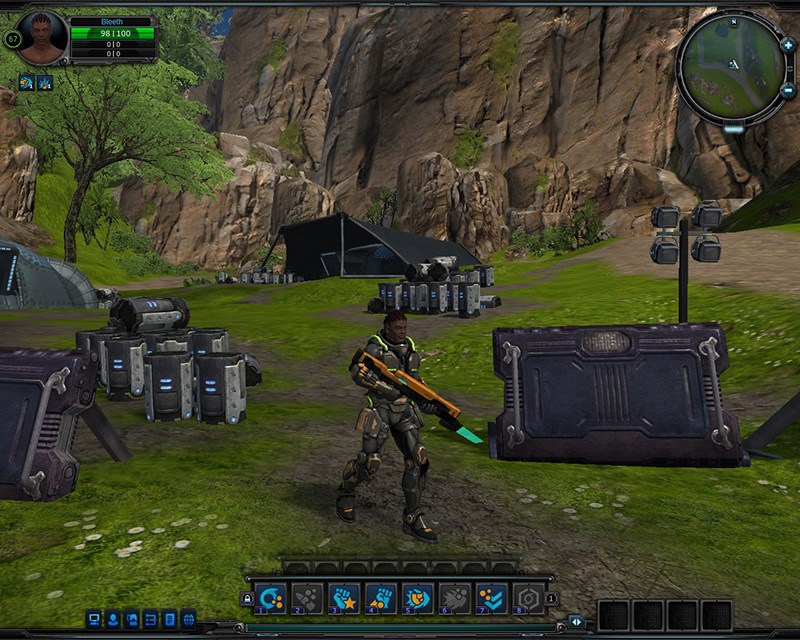Screen dimensions: 800x640
Task: Zoom in the minimap with plus button
Action: click(787, 45)
